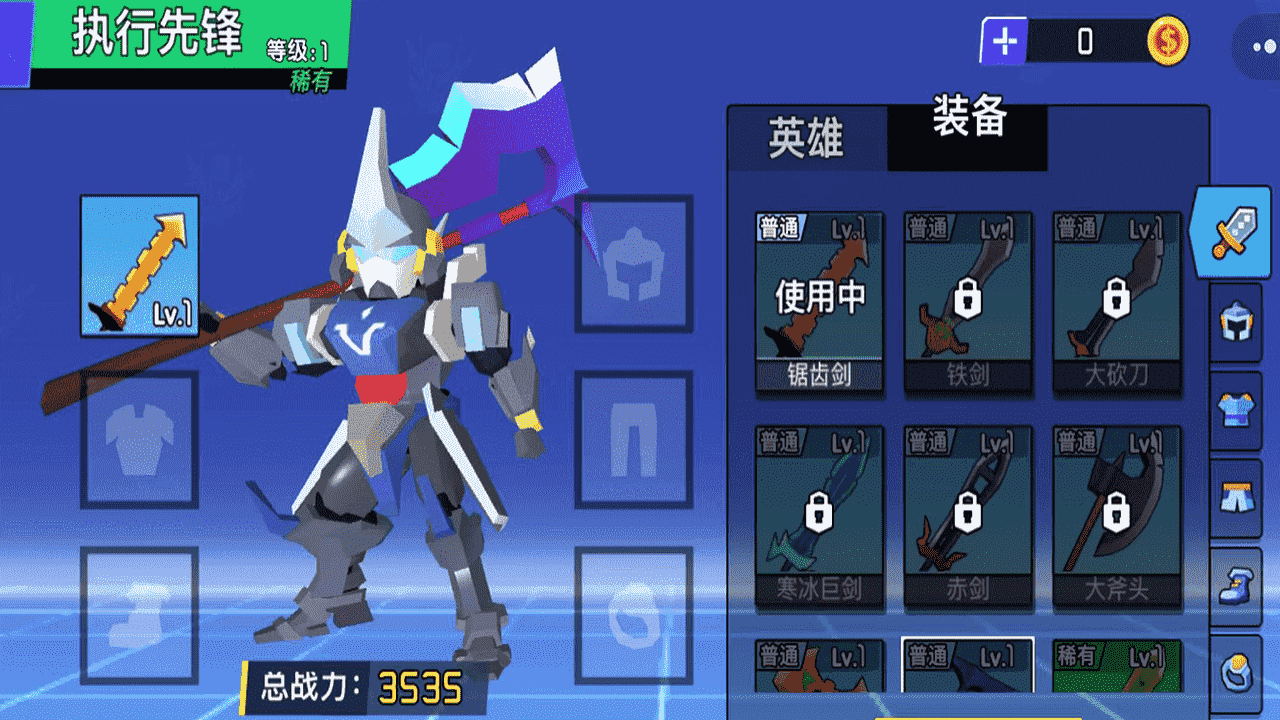This screenshot has width=1280, height=720.
Task: Switch to the 装备 tab
Action: point(966,128)
